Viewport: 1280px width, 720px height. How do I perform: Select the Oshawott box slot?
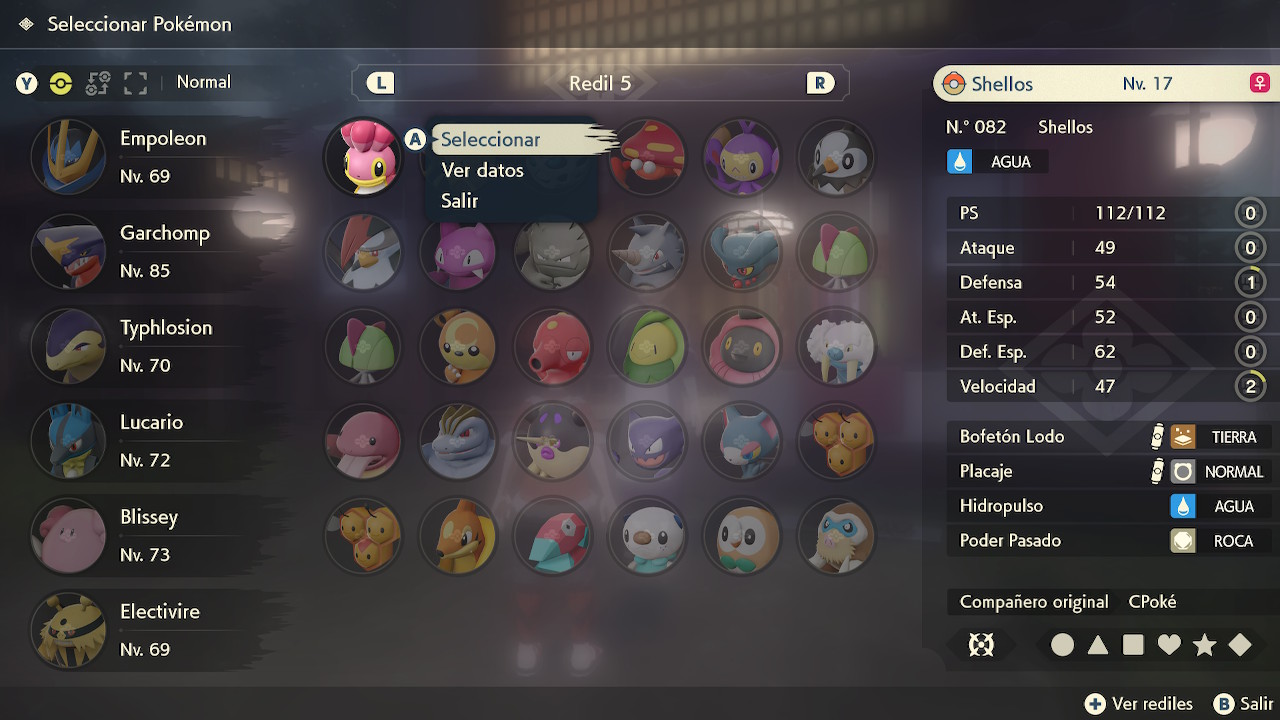point(647,536)
